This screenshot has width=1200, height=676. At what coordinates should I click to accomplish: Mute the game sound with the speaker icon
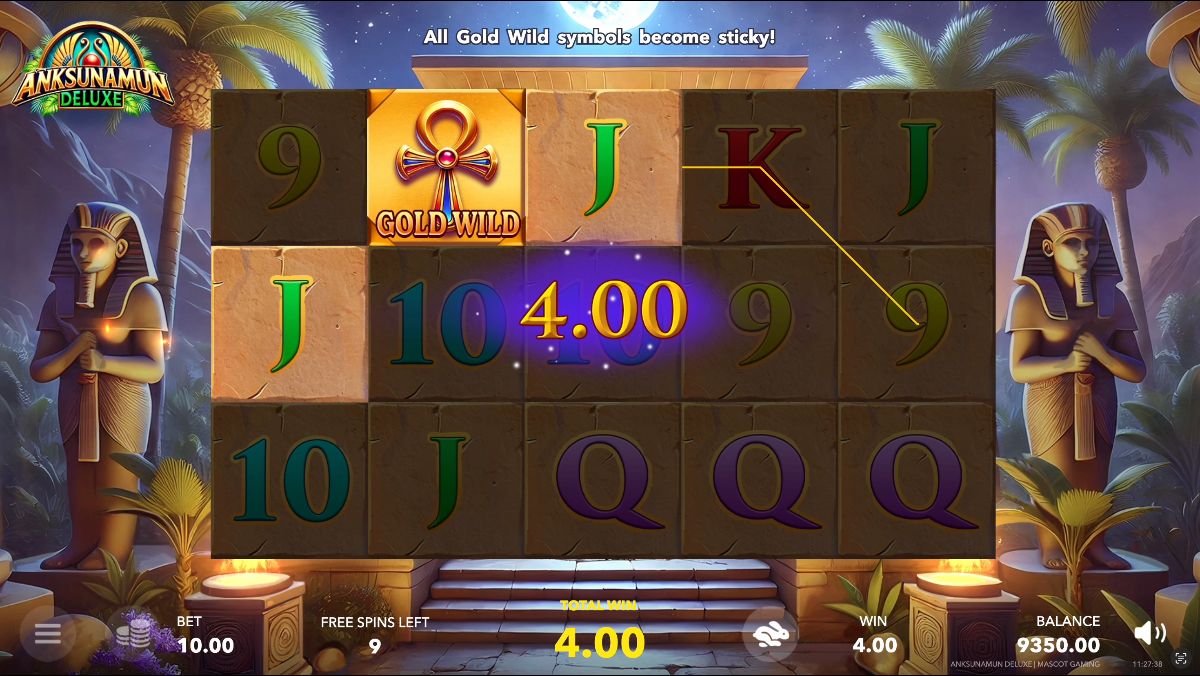pos(1150,632)
